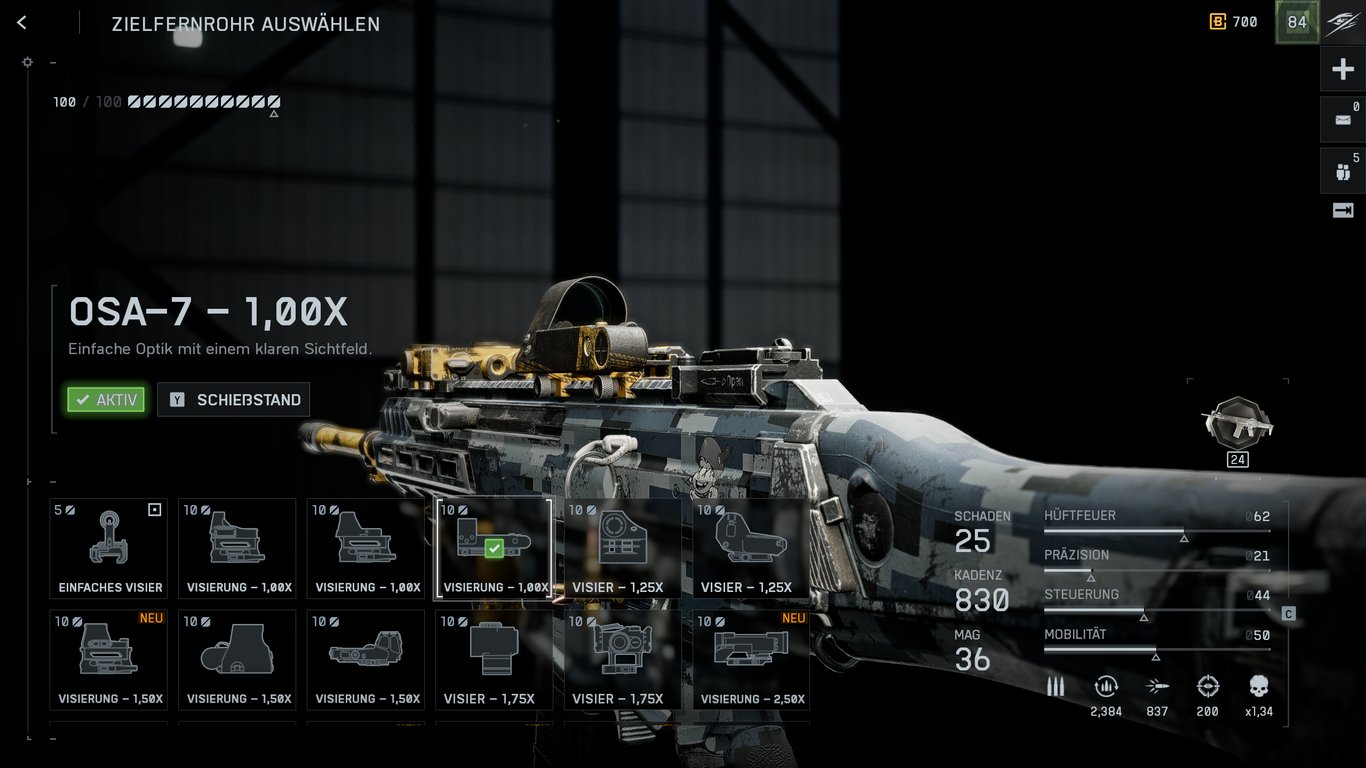Screen dimensions: 1366x768
Task: Adjust the Mobilität stat slider
Action: (x=1158, y=648)
